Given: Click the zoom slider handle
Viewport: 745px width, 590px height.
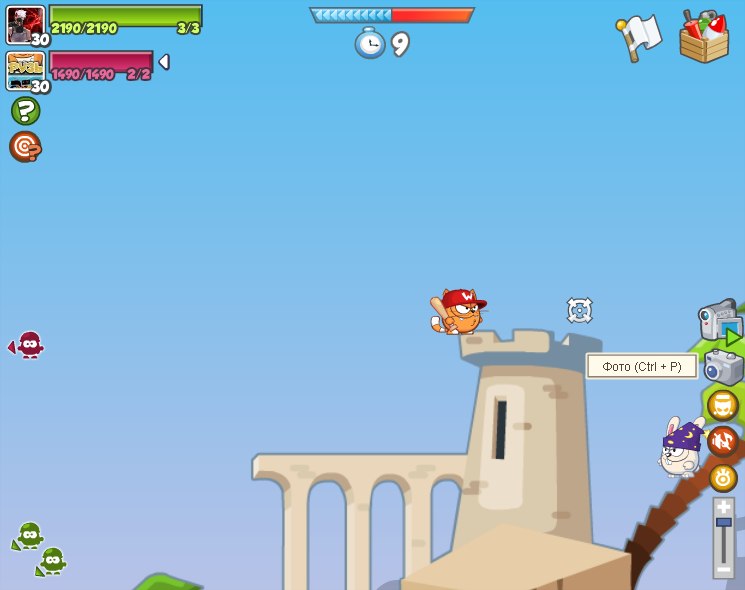Looking at the screenshot, I should [x=724, y=522].
